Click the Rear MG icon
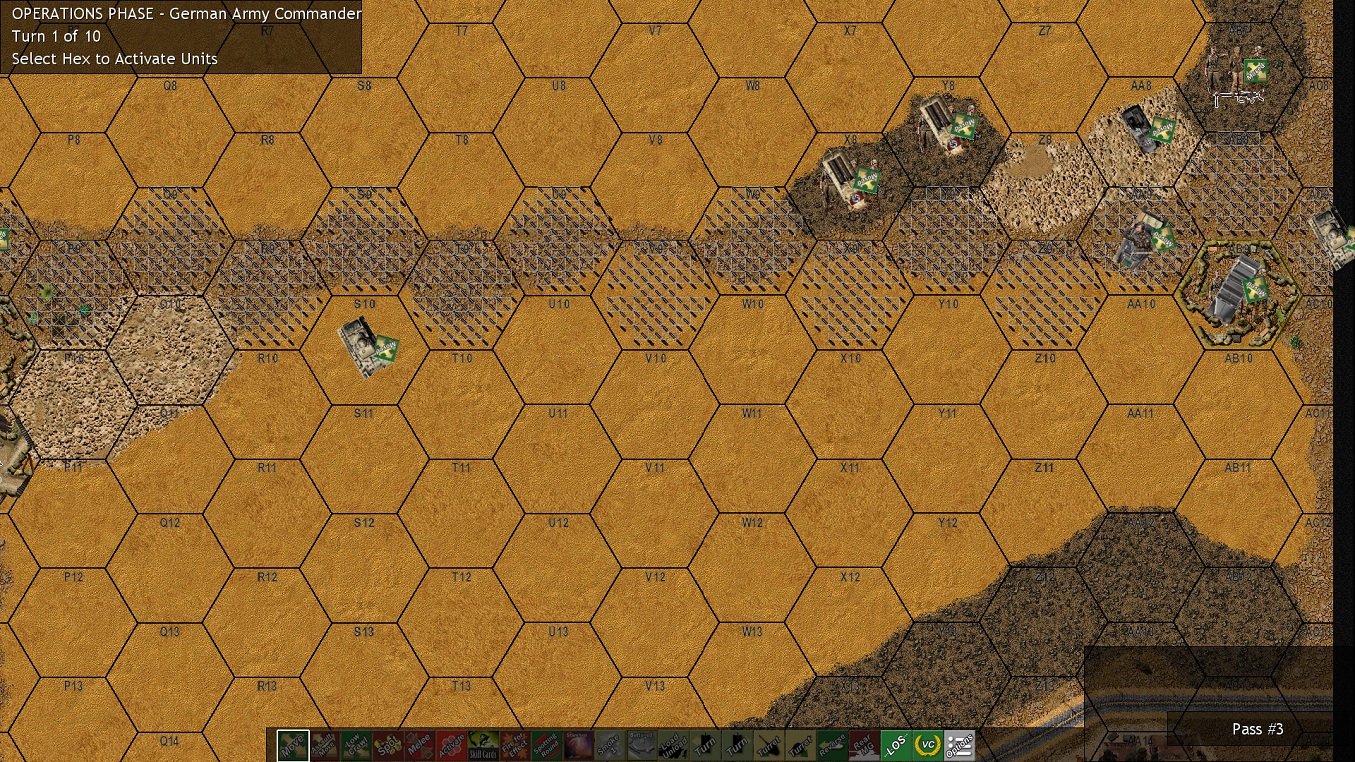Screen dimensions: 1355x762 click(862, 744)
